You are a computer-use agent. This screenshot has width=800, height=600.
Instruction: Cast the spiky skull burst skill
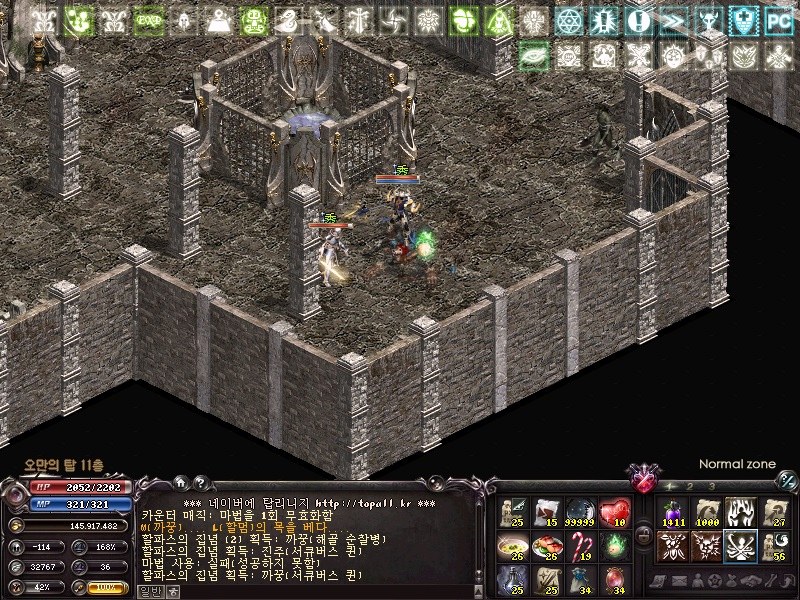[x=705, y=546]
